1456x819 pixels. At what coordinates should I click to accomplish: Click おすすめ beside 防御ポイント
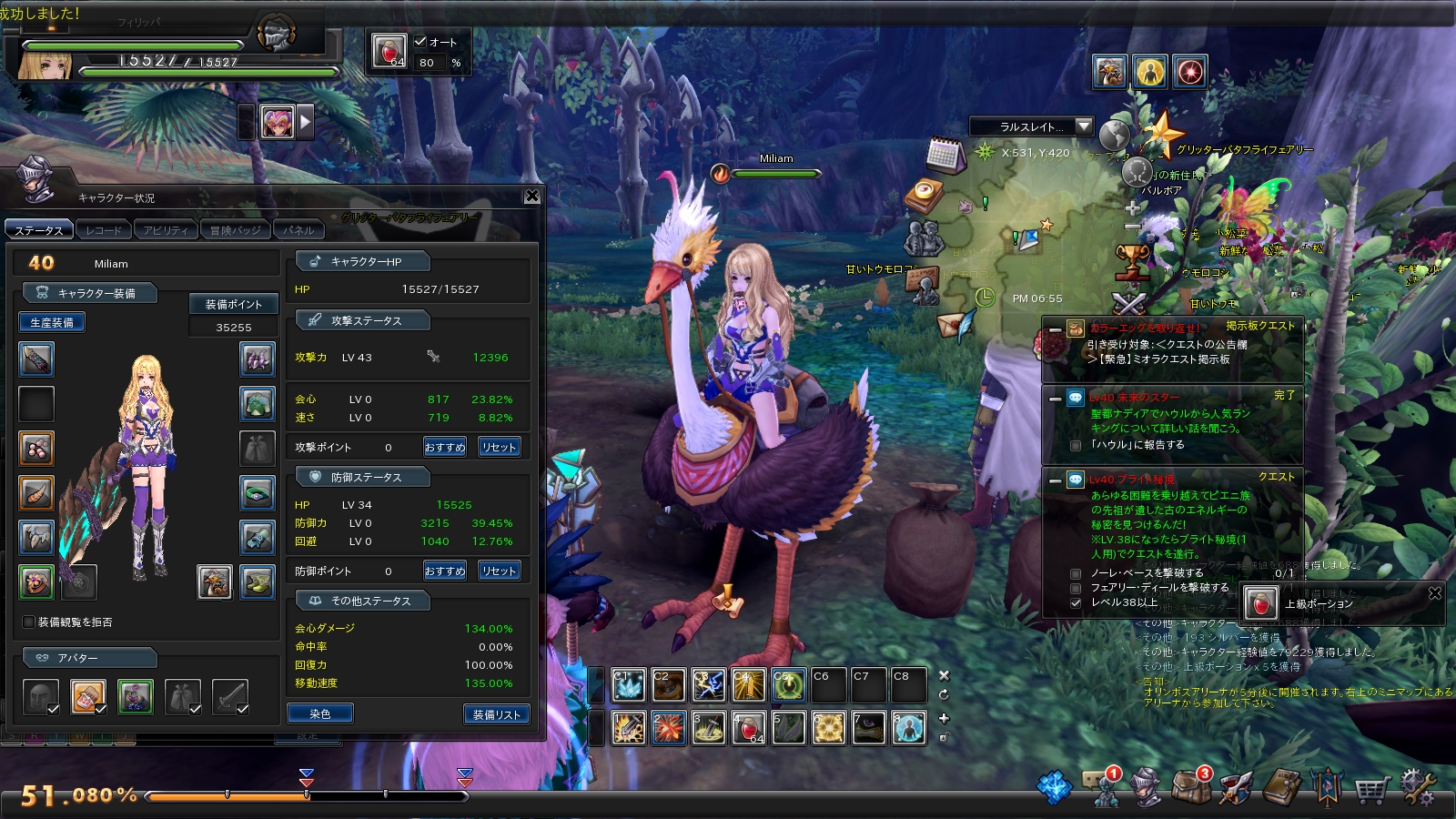(x=444, y=571)
